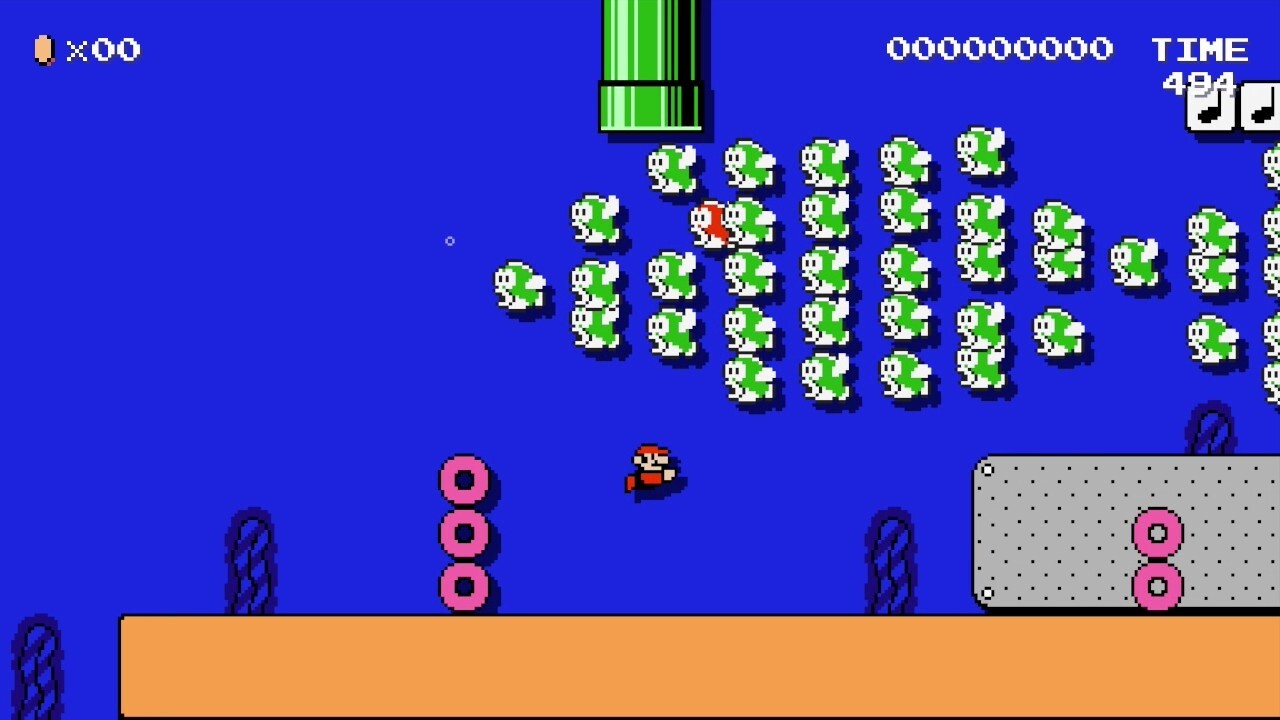Screen dimensions: 1280x720
Task: Click the small white particle floating mid-screen
Action: point(449,241)
